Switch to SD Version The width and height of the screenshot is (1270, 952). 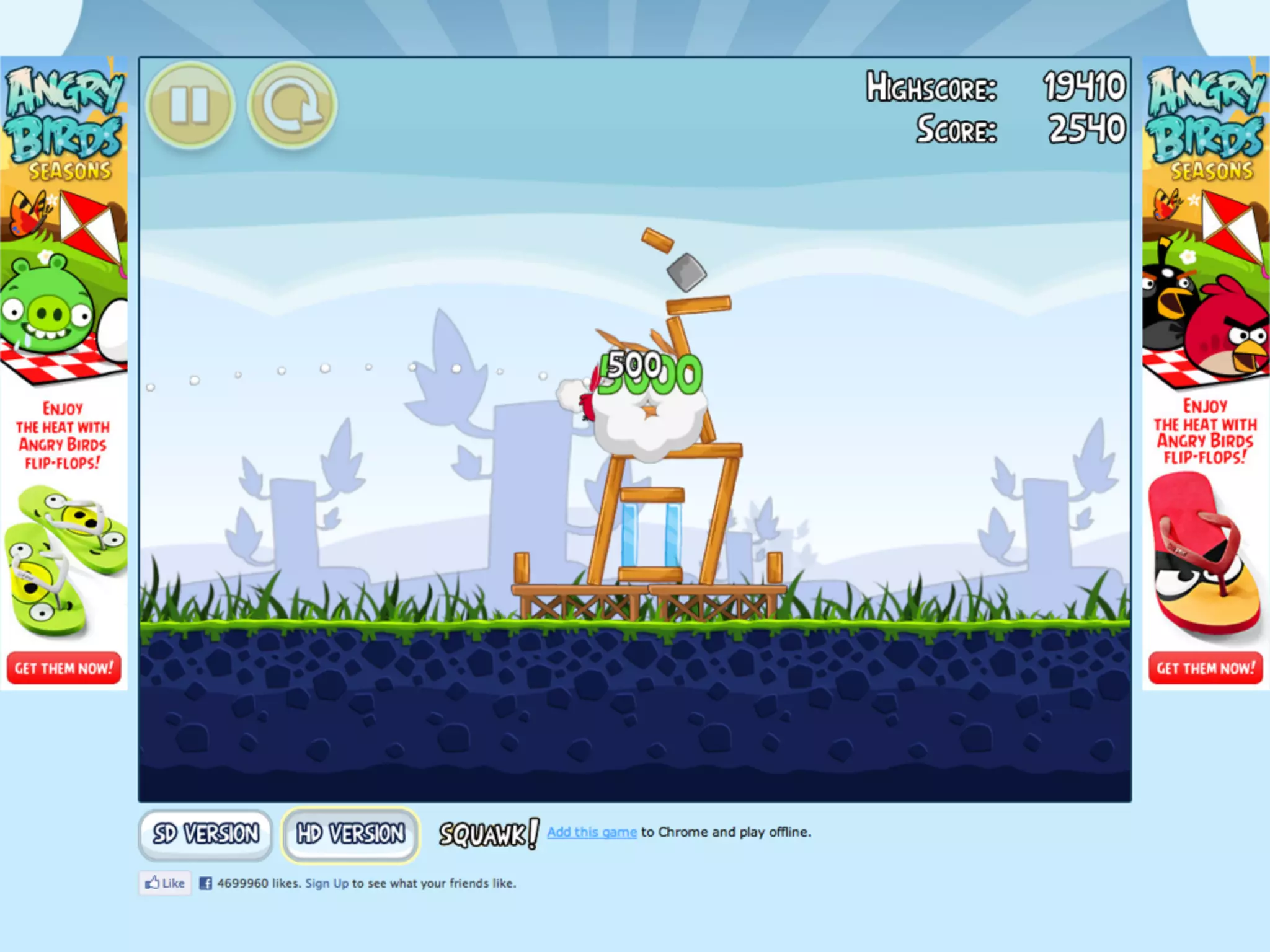205,834
